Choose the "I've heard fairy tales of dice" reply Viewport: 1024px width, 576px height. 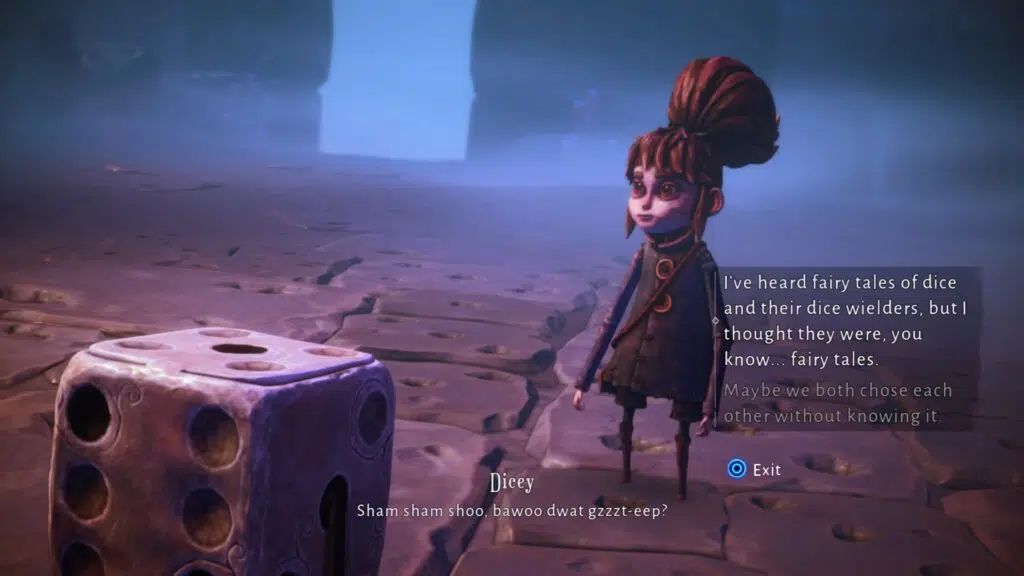[836, 320]
